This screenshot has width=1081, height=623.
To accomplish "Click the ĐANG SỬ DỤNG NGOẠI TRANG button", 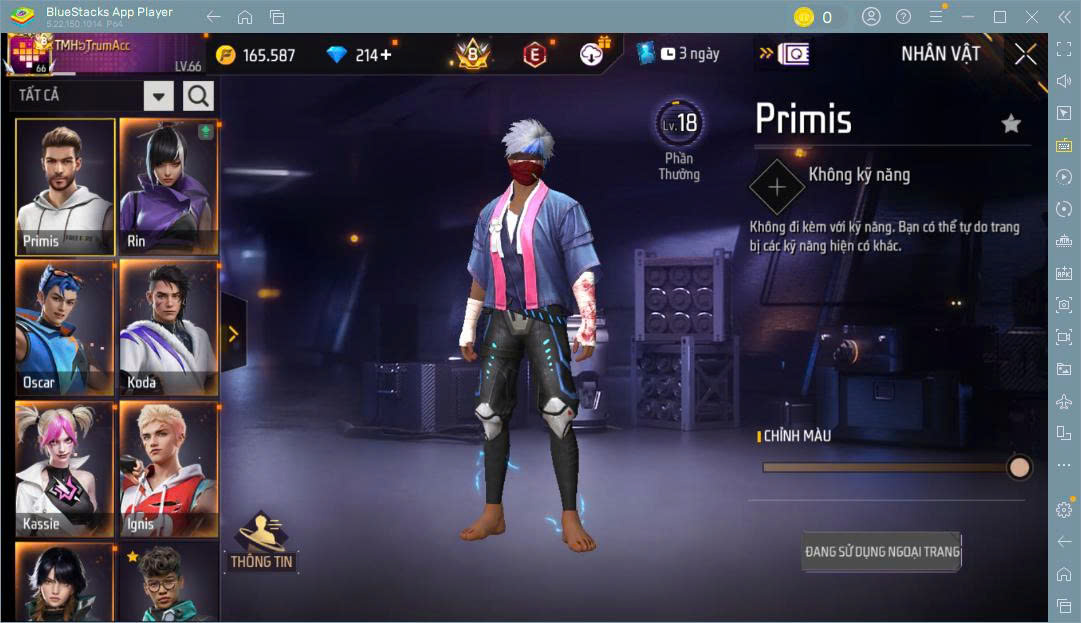I will (882, 551).
